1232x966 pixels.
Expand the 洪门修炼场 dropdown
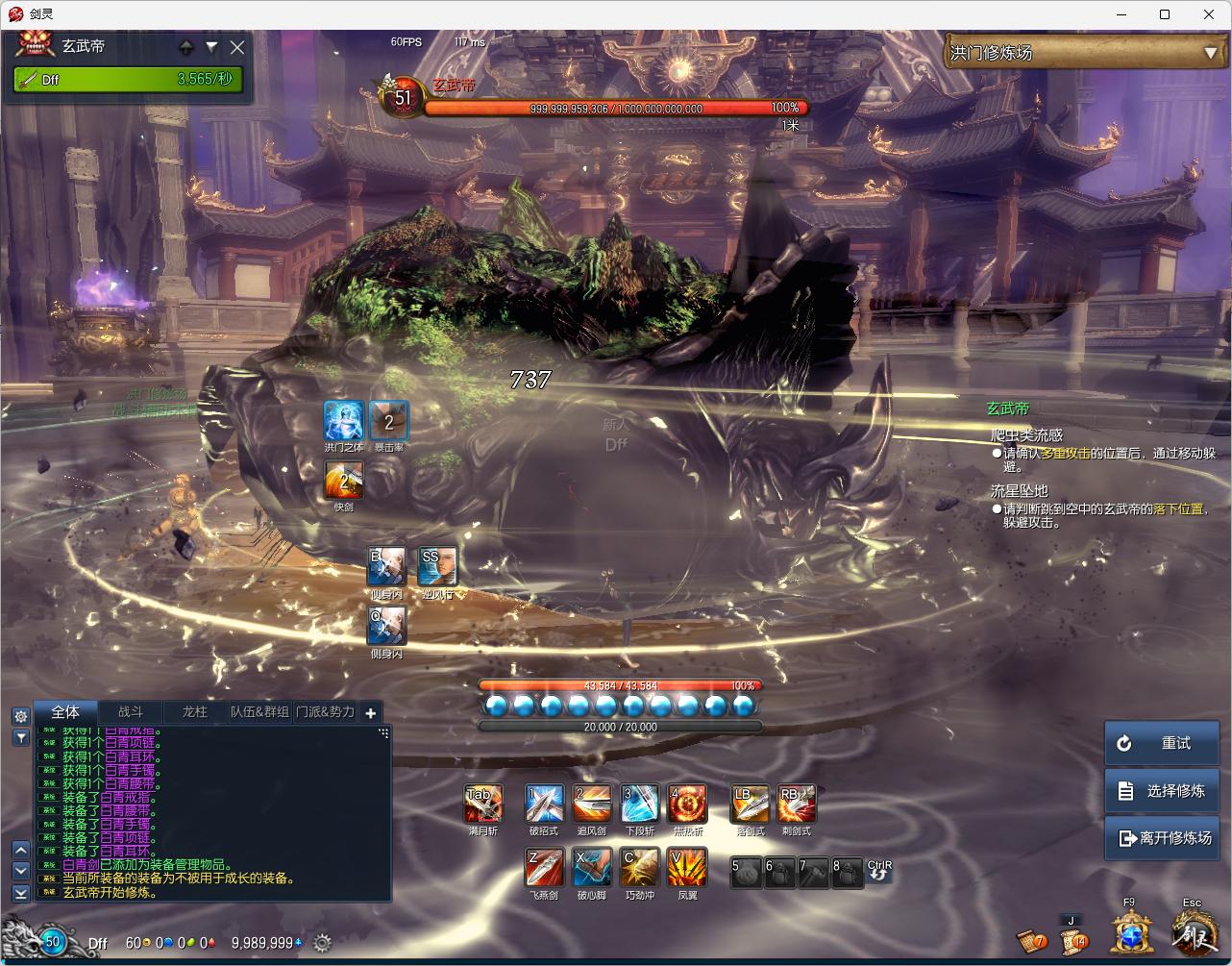(1210, 54)
